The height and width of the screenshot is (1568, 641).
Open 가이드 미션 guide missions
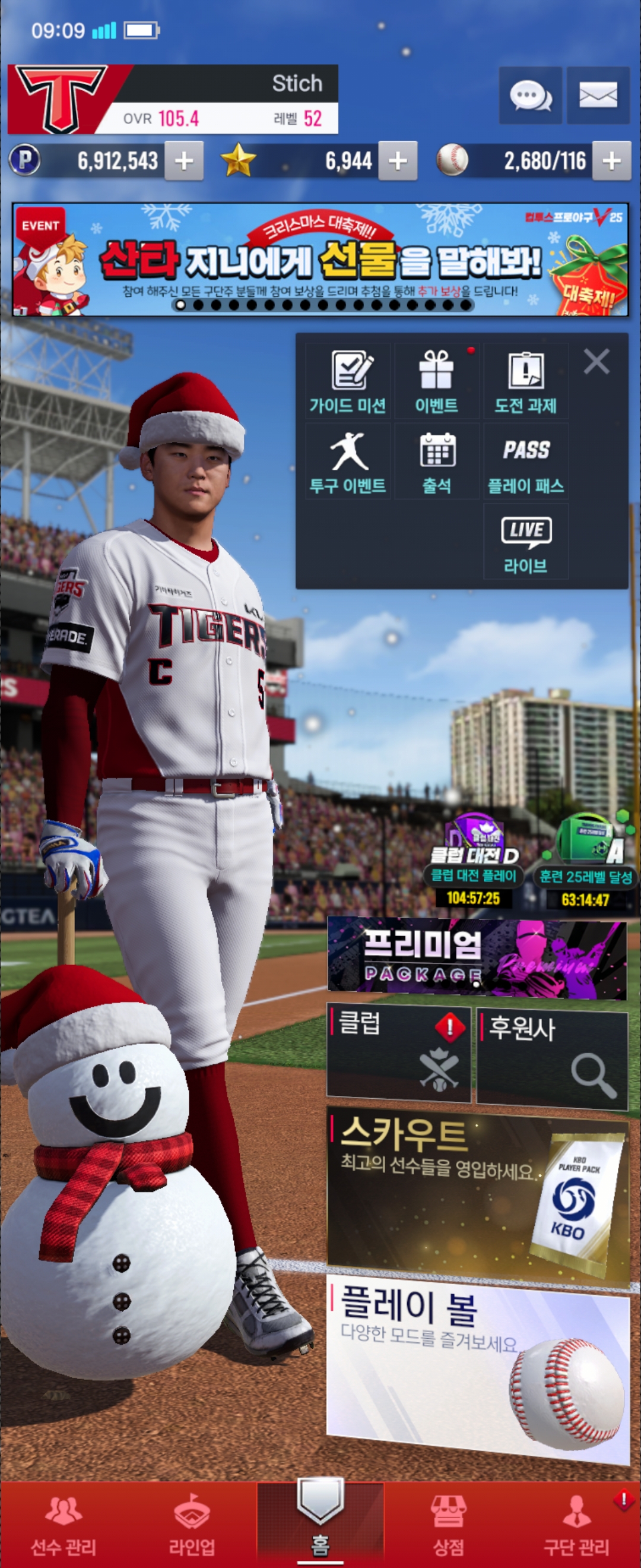pos(348,382)
